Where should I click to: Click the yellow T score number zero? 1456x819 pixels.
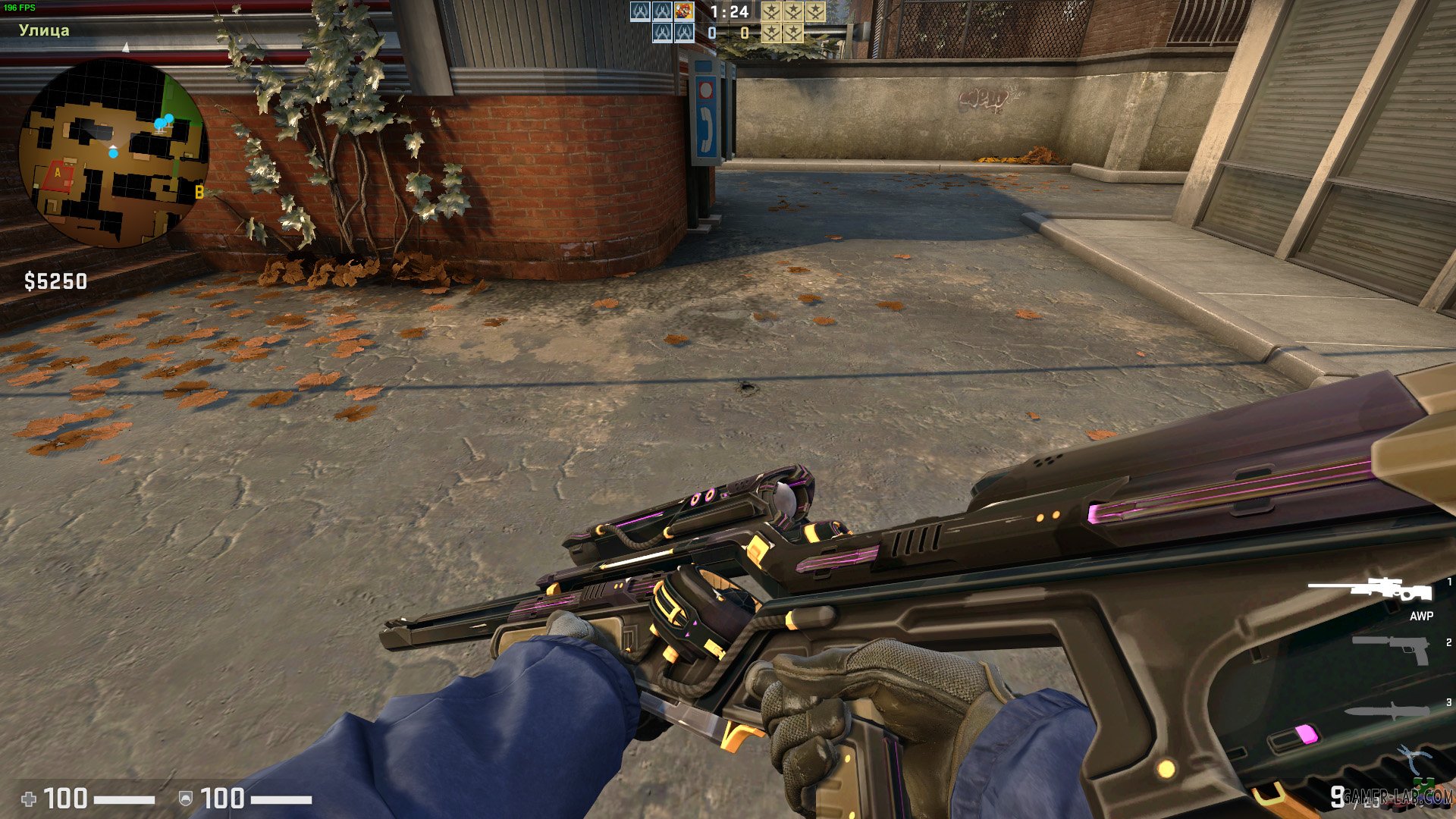(744, 33)
